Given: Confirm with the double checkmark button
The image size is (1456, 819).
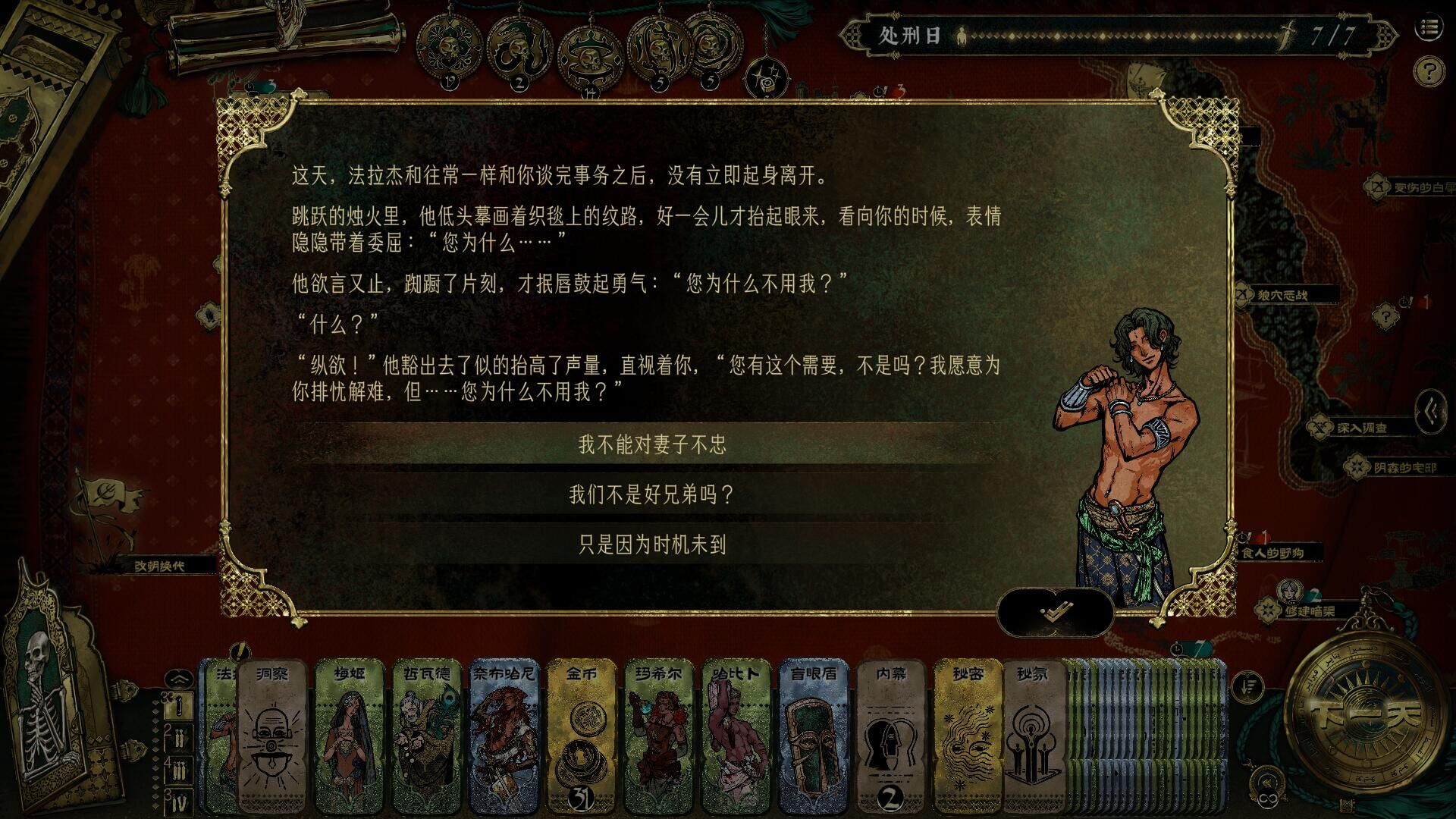Looking at the screenshot, I should (x=1054, y=613).
